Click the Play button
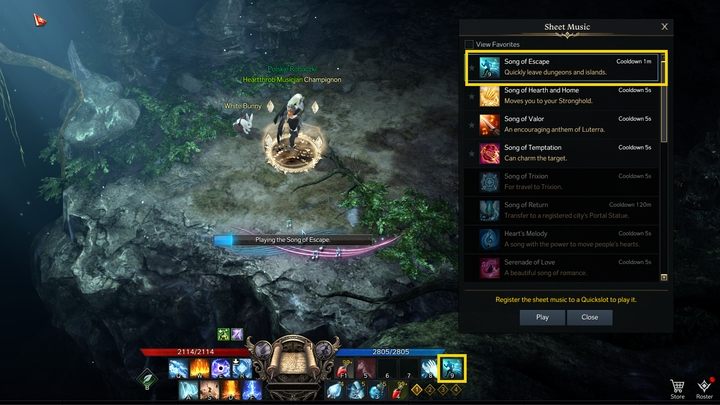Viewport: 720px width, 405px height. [542, 317]
